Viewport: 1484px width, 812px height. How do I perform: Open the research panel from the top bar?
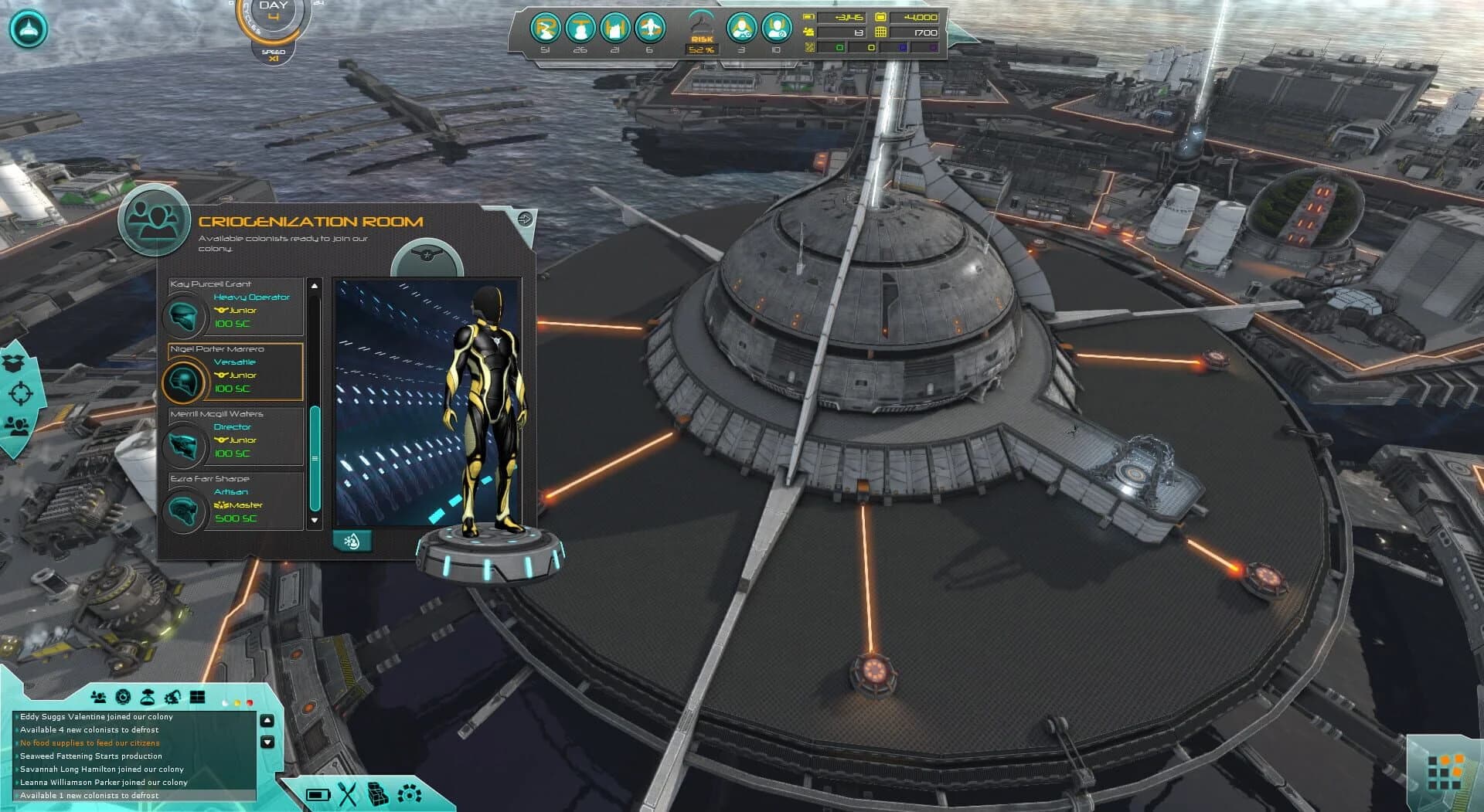pyautogui.click(x=546, y=29)
